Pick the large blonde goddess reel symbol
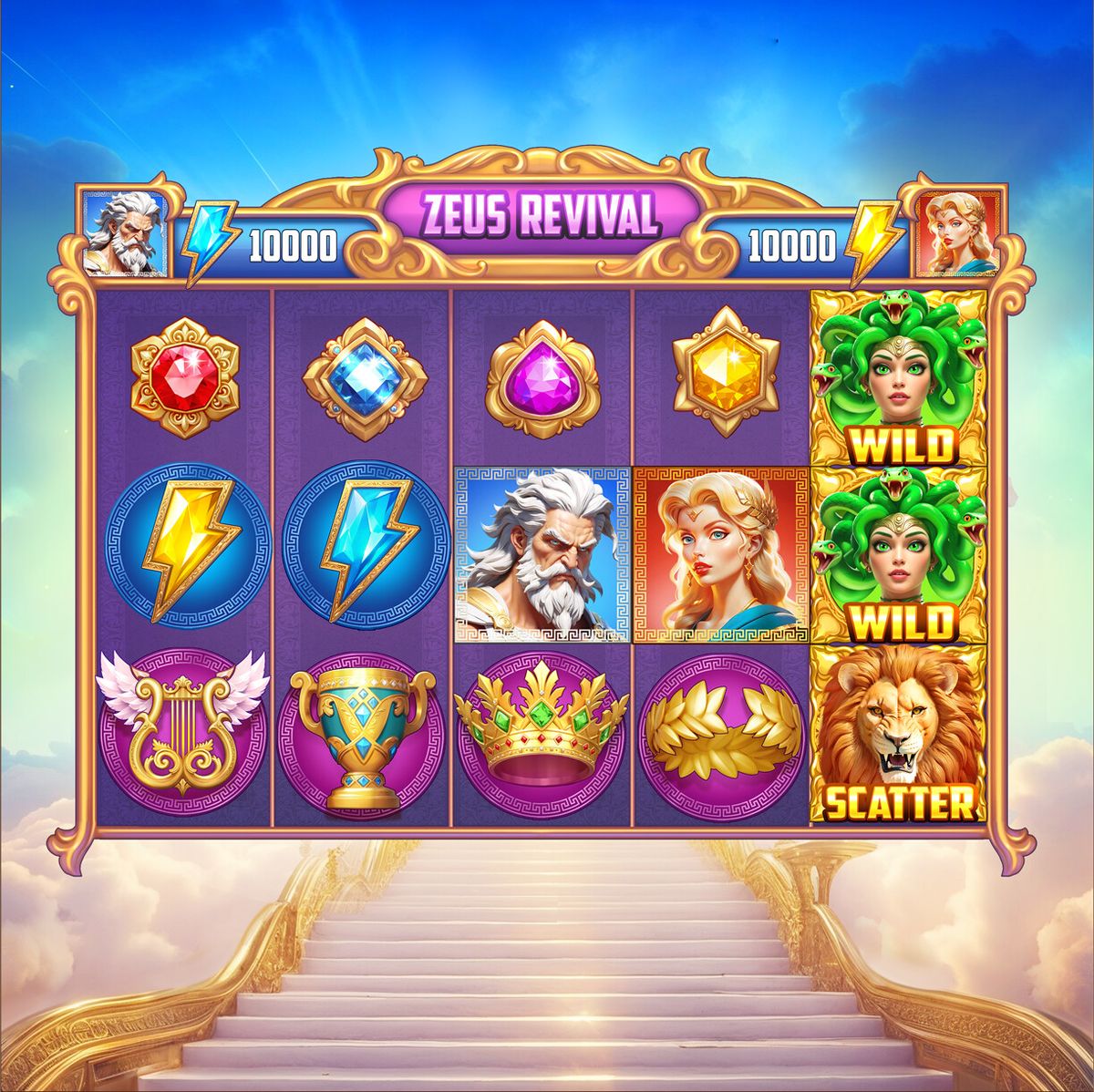 [722, 554]
